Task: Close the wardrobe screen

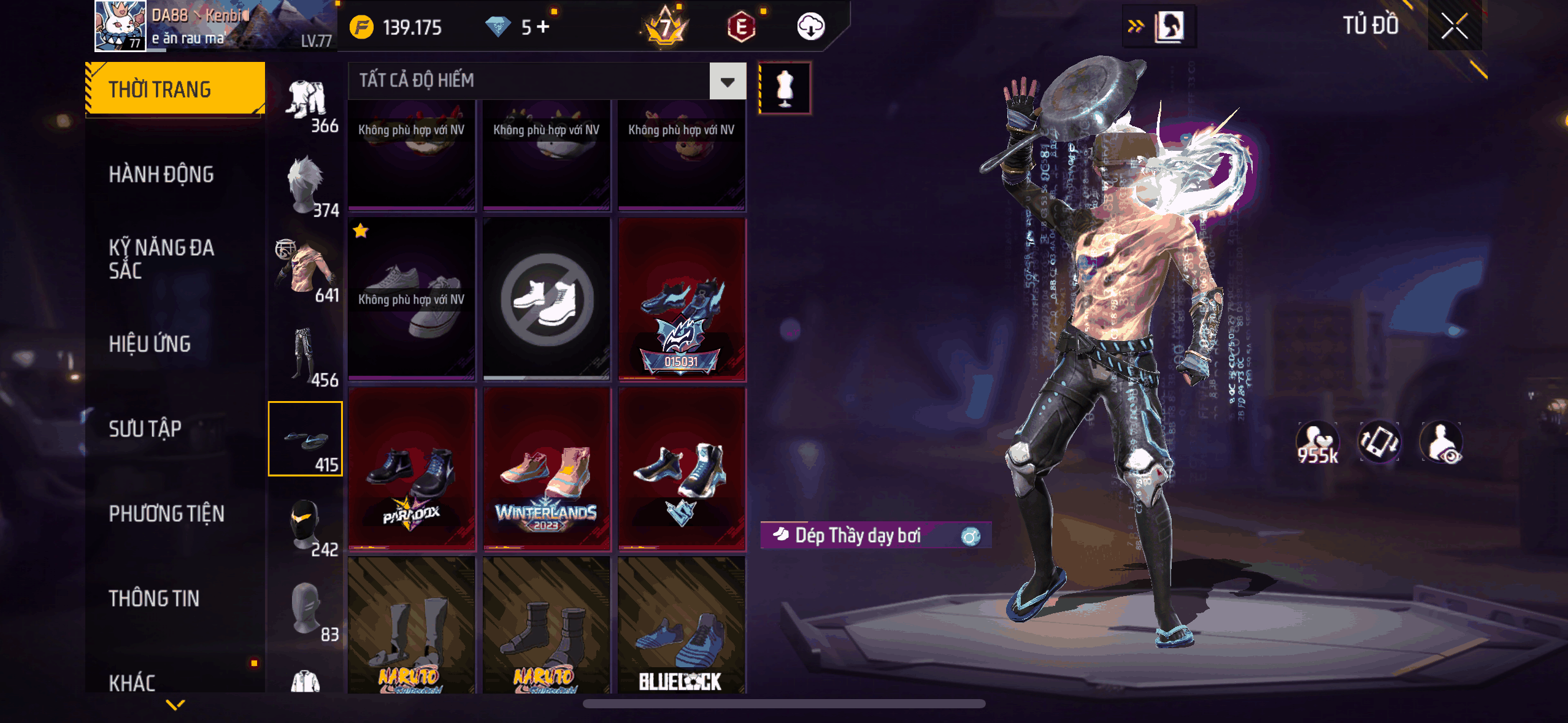Action: point(1454,26)
